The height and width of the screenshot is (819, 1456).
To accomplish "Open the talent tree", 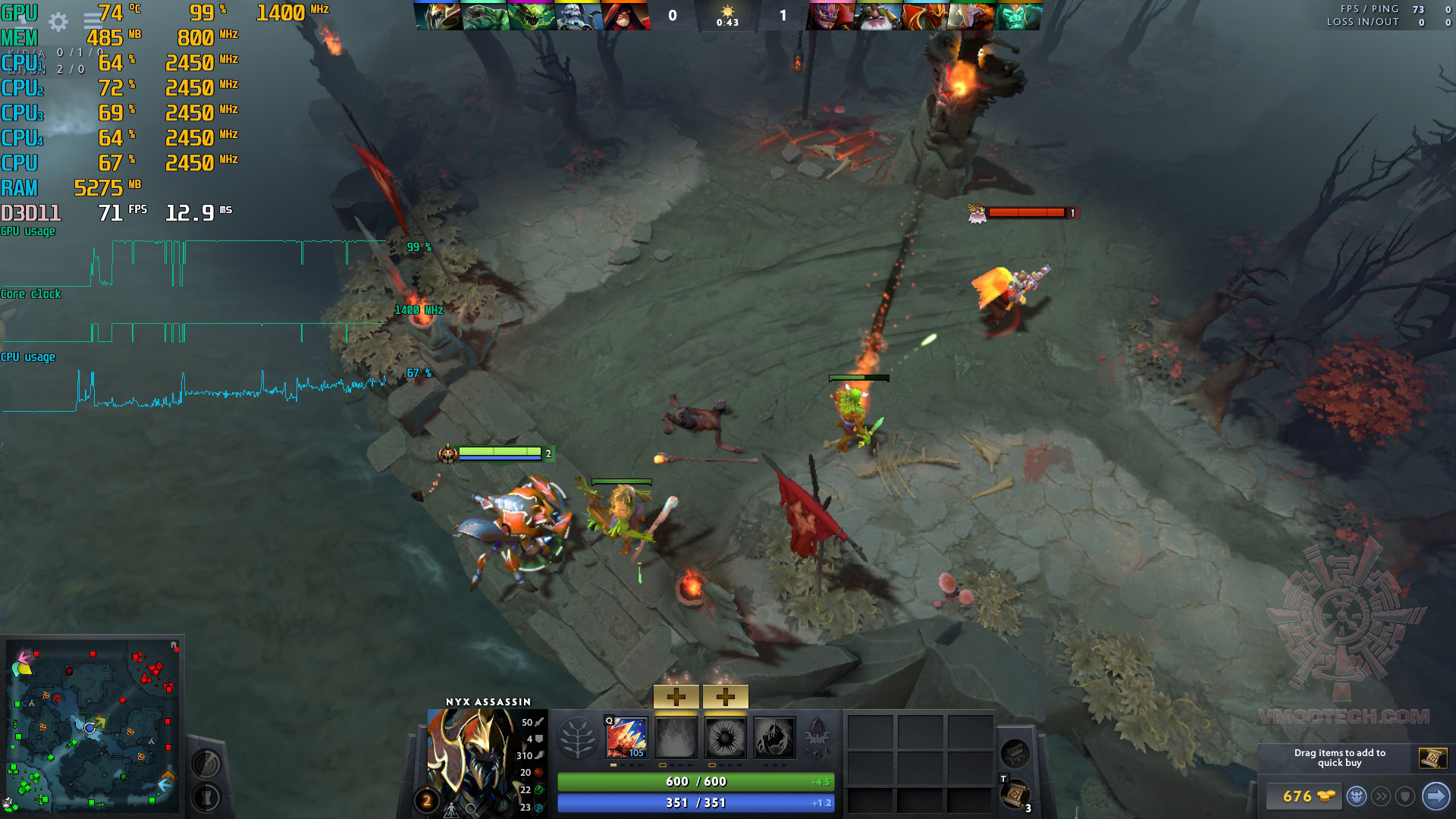I will pos(577,738).
